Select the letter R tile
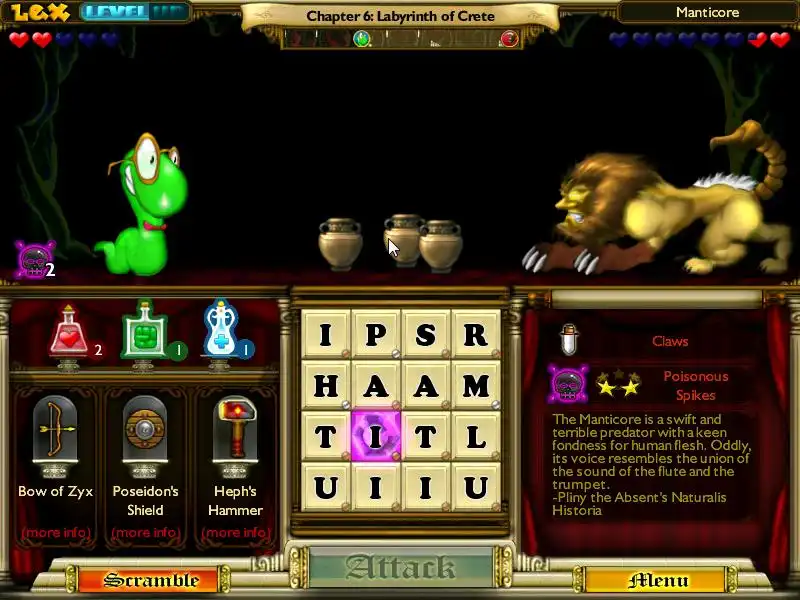800x600 pixels. 476,334
